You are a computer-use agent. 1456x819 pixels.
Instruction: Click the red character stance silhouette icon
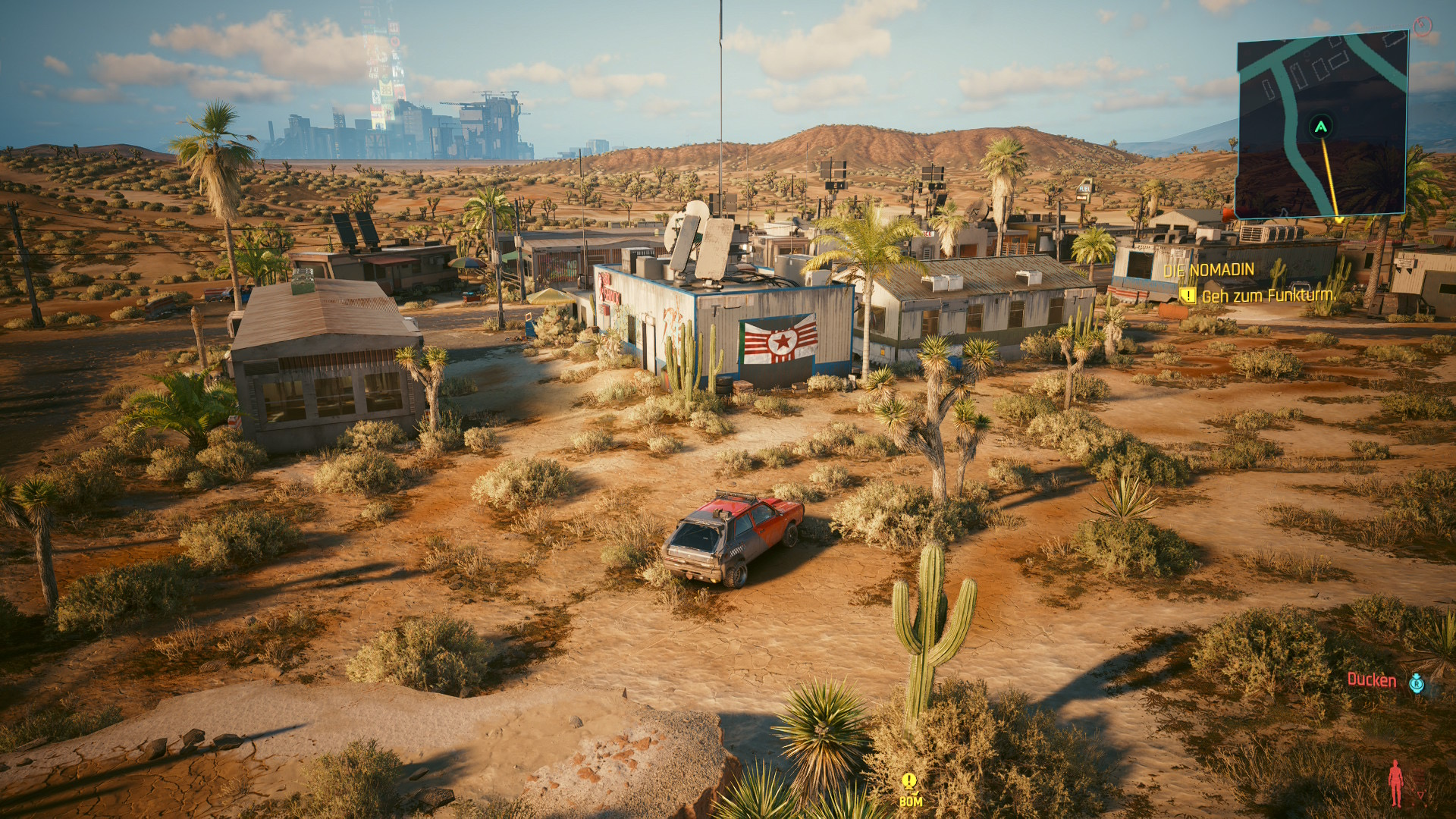(1395, 783)
